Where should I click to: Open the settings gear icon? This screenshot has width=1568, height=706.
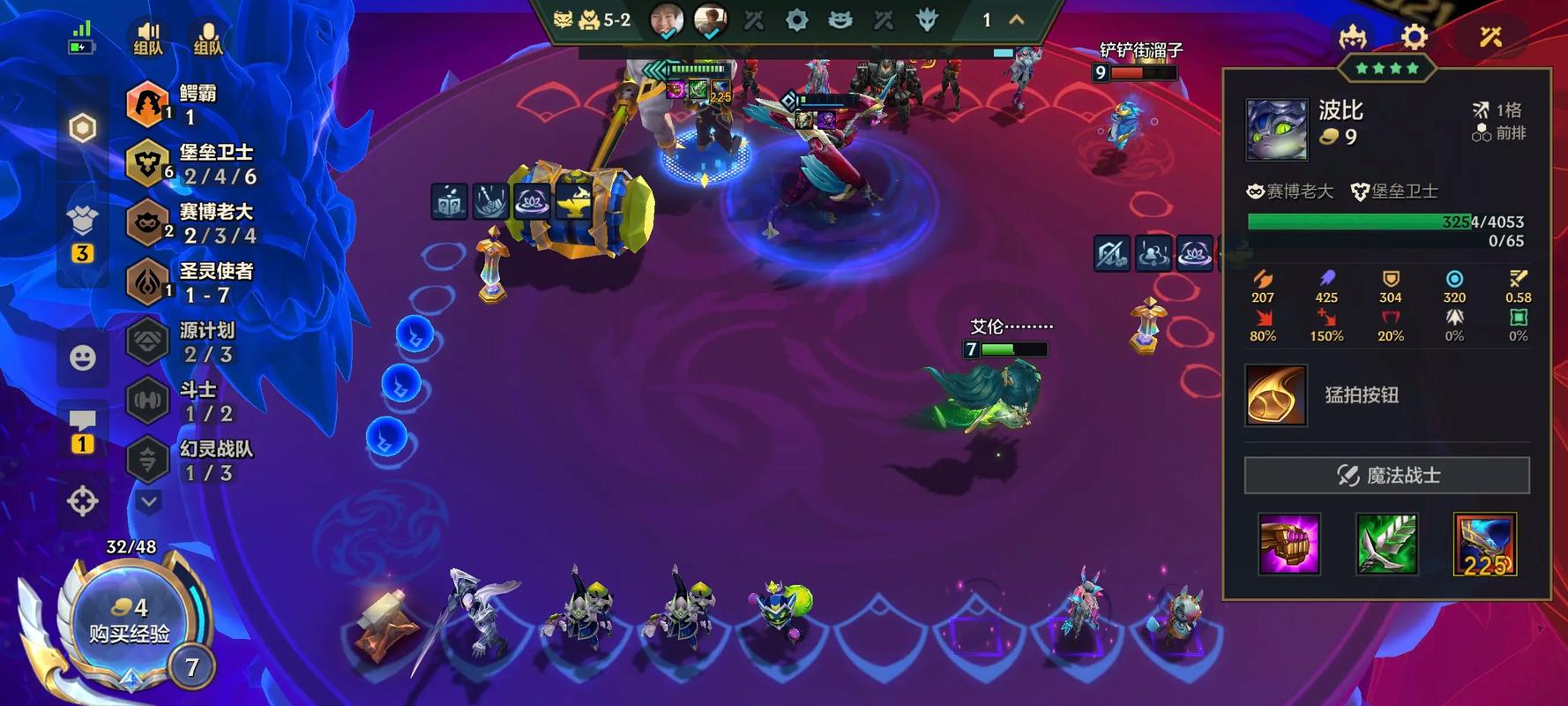1414,37
